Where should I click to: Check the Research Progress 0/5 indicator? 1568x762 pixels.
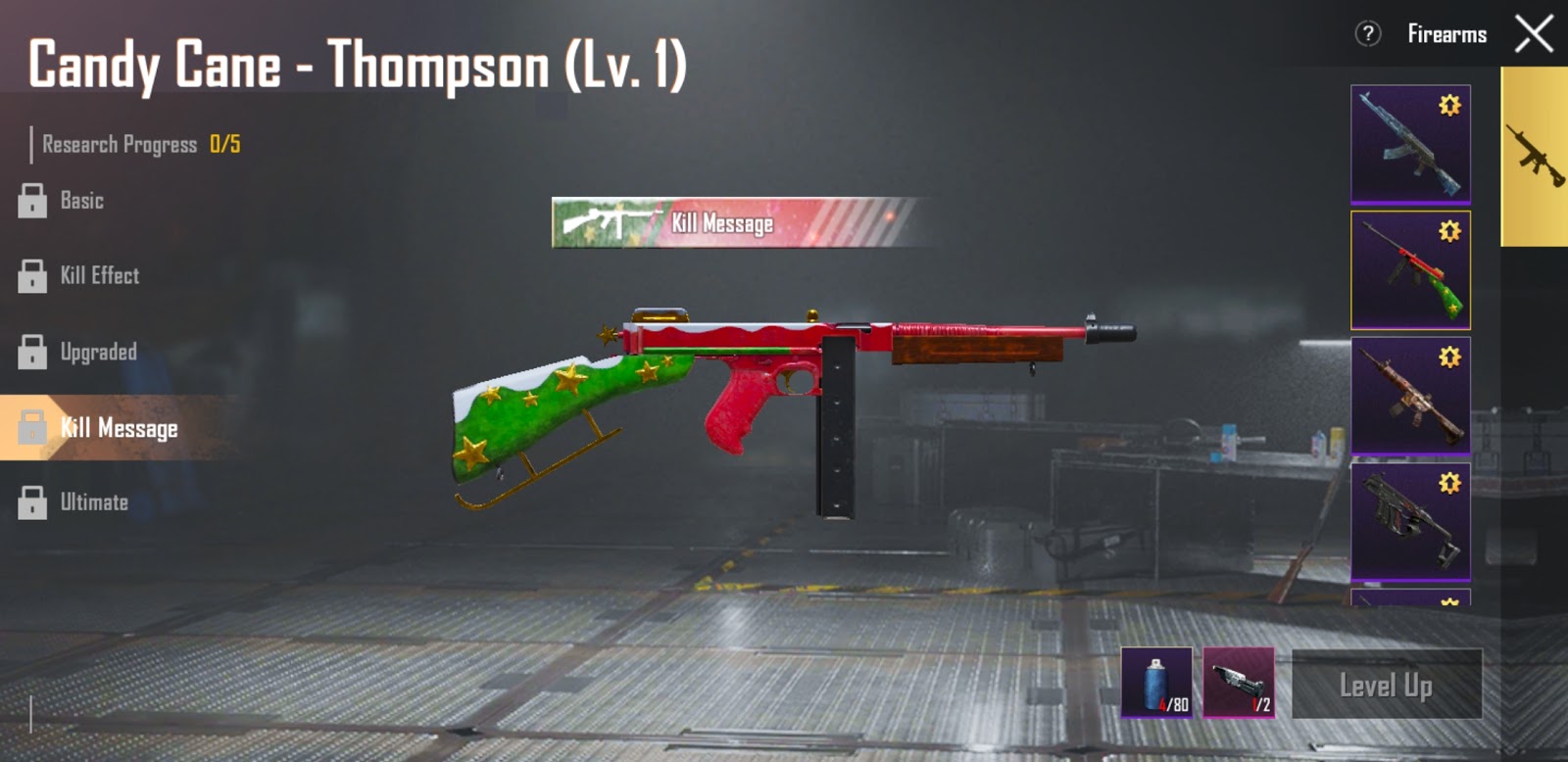tap(132, 142)
